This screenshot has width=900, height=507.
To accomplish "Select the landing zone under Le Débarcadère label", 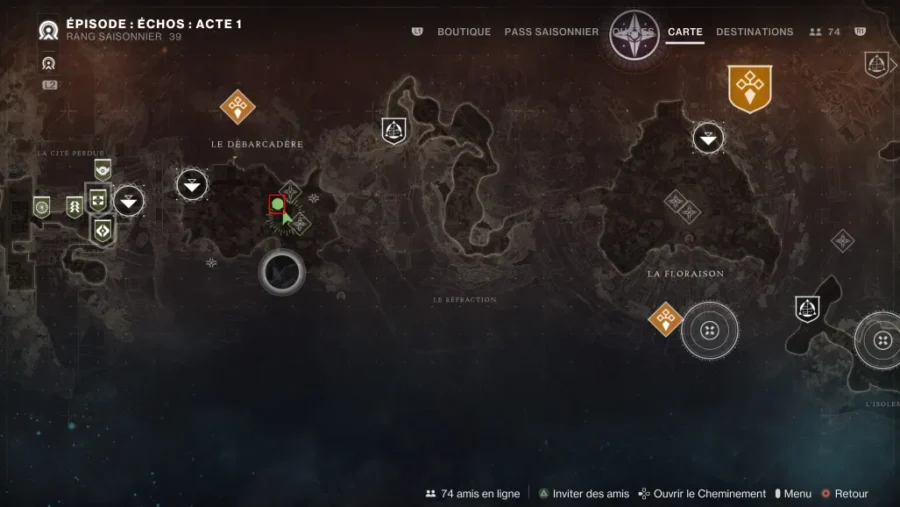I will [x=192, y=184].
